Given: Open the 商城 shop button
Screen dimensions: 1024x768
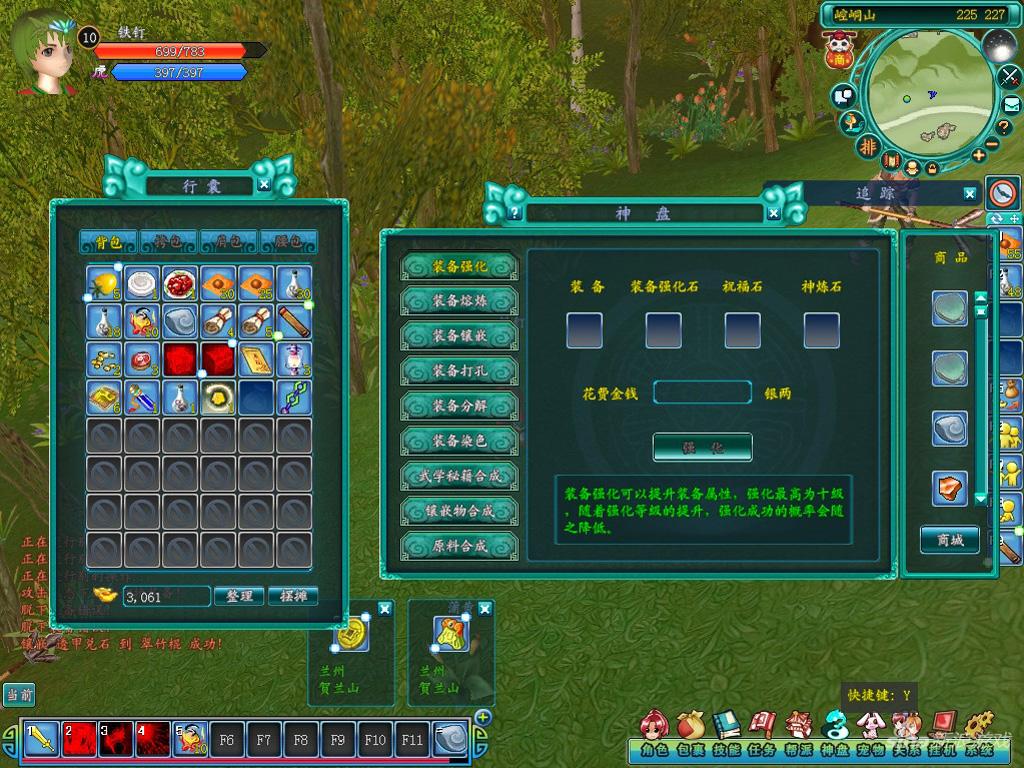Looking at the screenshot, I should pyautogui.click(x=950, y=540).
